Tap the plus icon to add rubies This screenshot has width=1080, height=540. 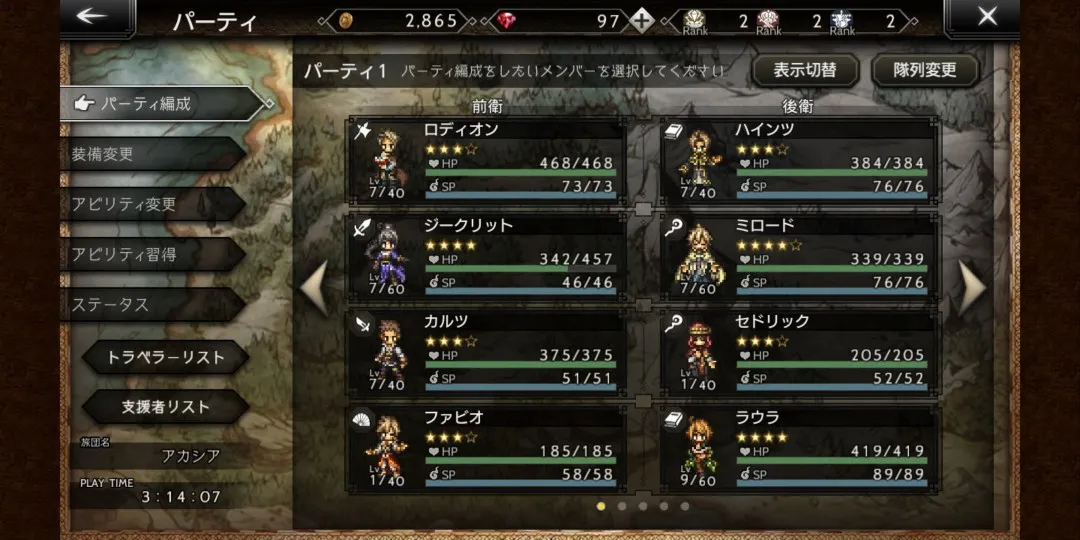(x=642, y=21)
